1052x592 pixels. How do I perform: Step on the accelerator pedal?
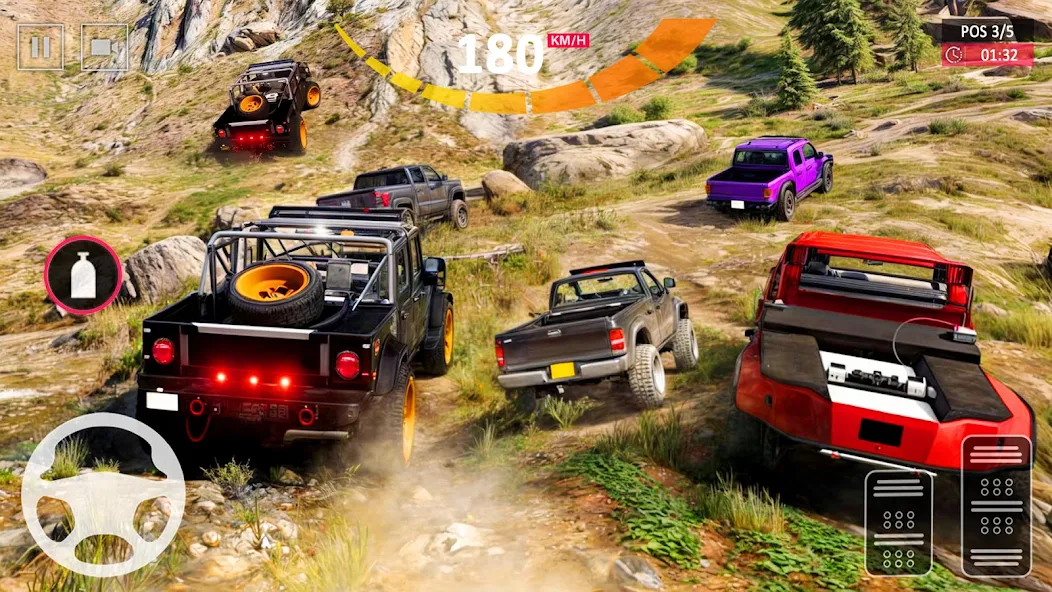pos(996,505)
